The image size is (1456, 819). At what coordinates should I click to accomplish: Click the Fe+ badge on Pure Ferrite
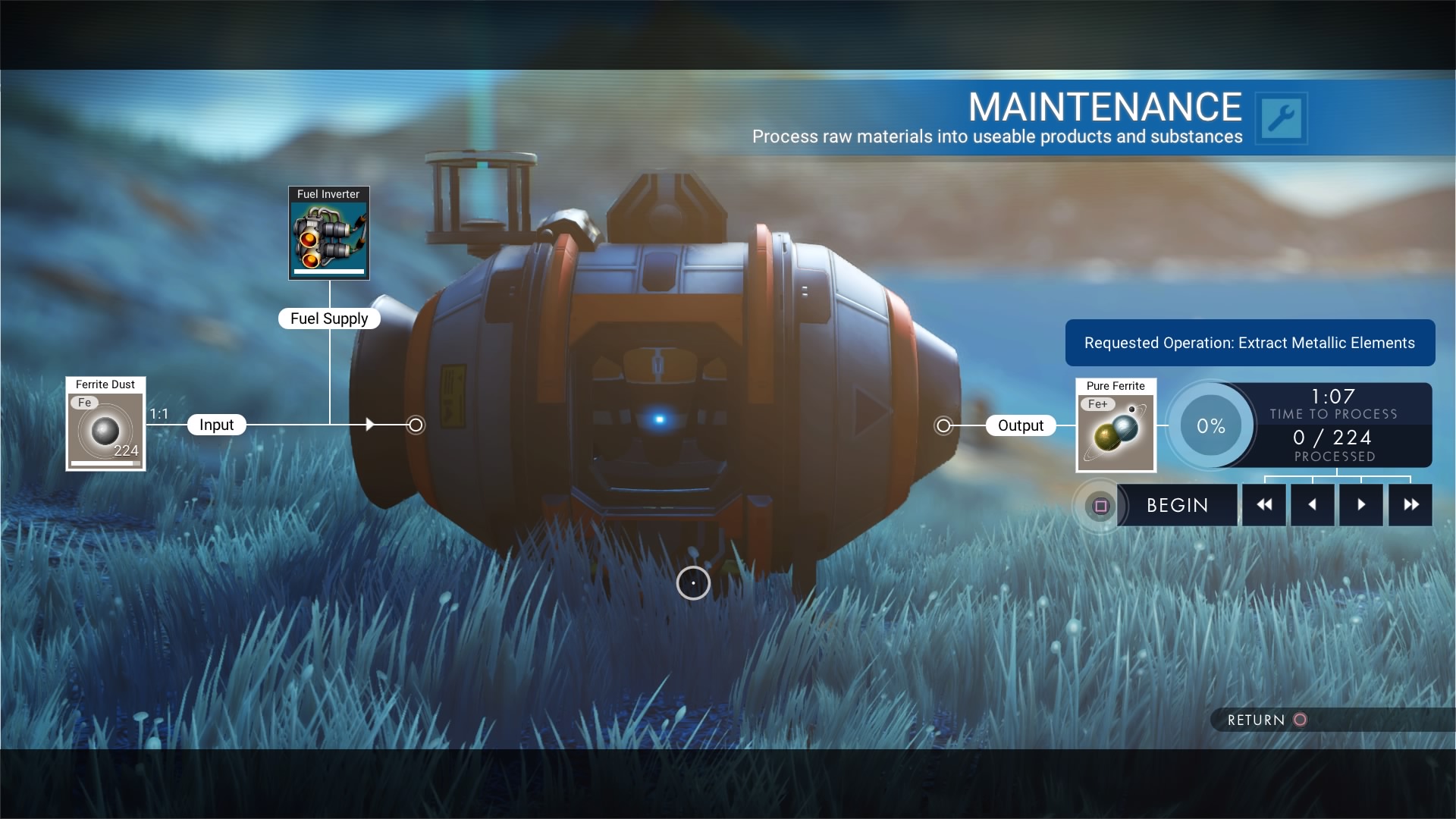[1098, 404]
